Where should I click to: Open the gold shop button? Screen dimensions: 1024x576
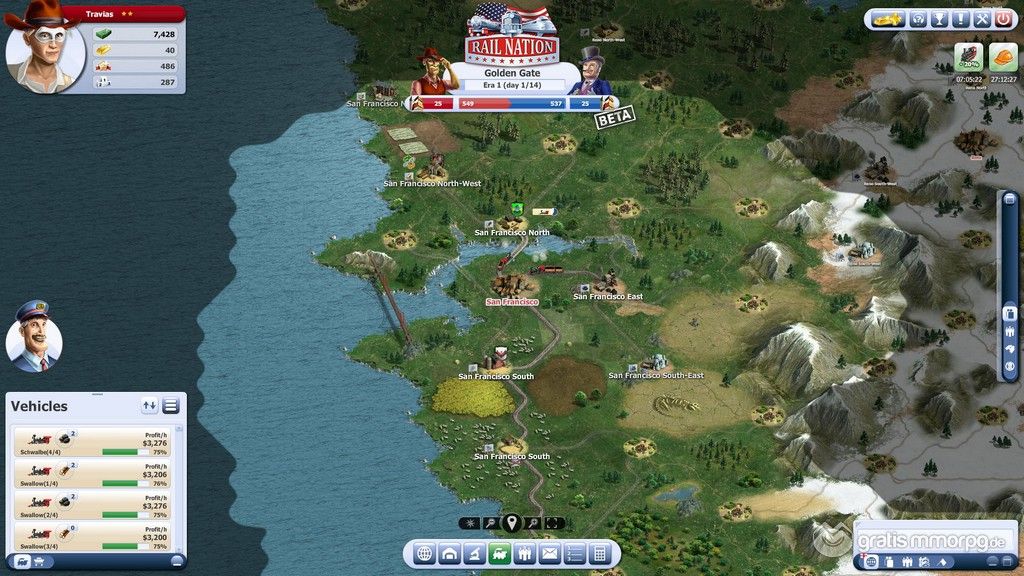(x=887, y=19)
